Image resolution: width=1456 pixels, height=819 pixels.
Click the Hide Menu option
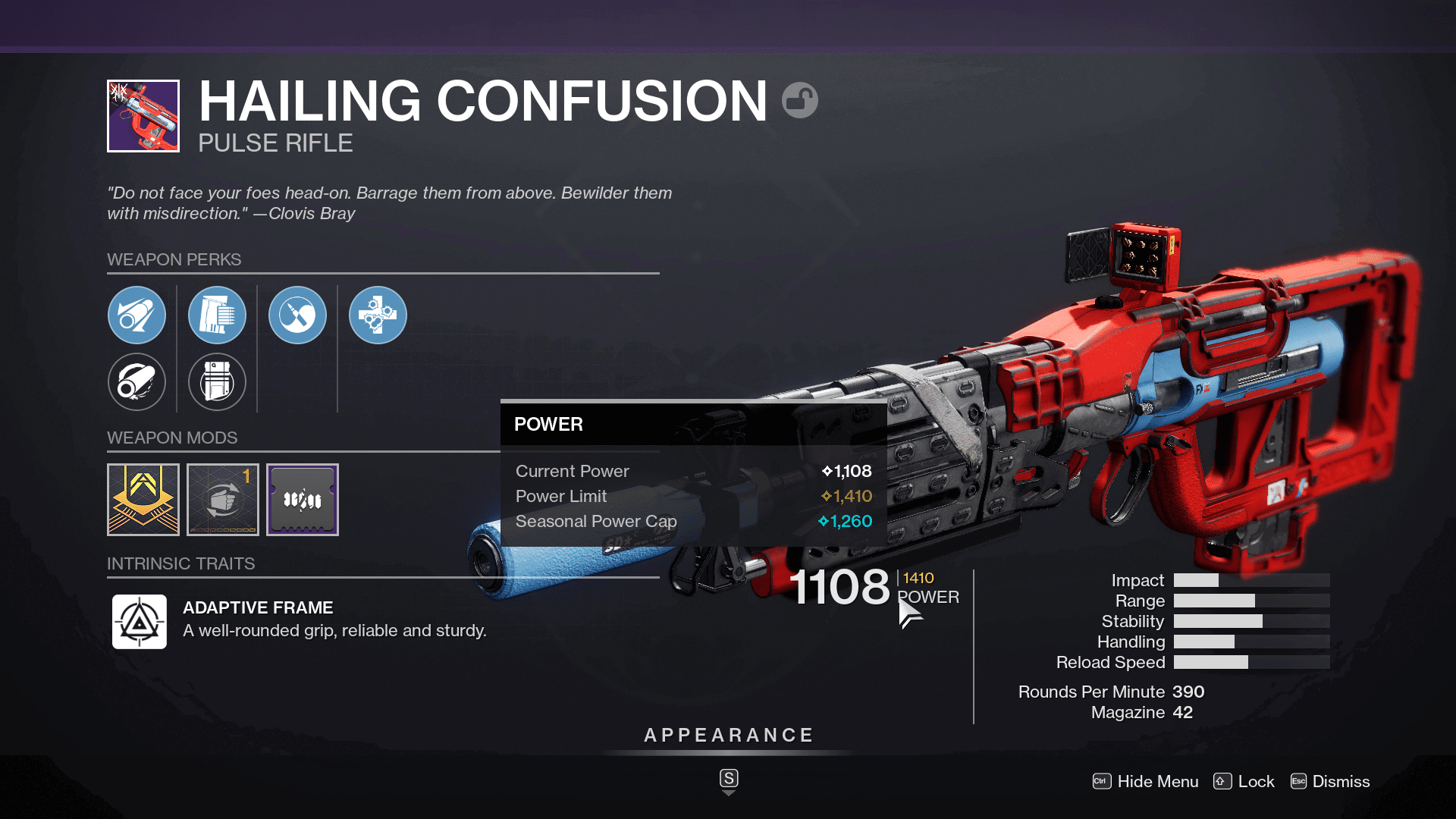1146,781
